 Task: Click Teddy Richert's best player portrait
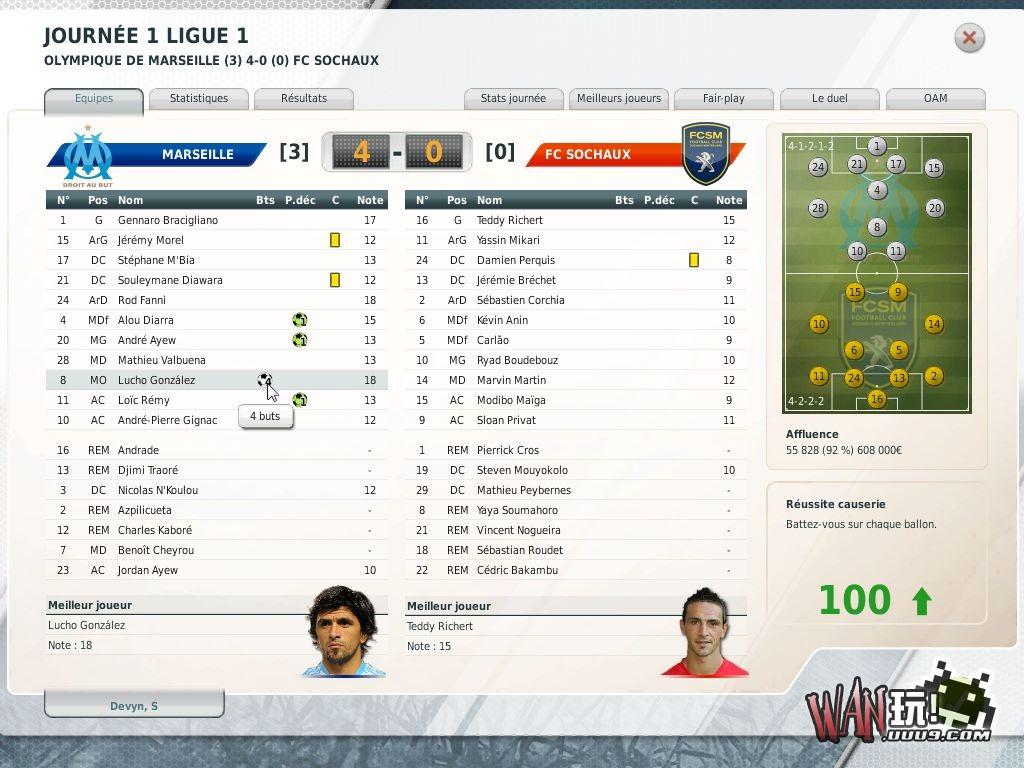[710, 633]
